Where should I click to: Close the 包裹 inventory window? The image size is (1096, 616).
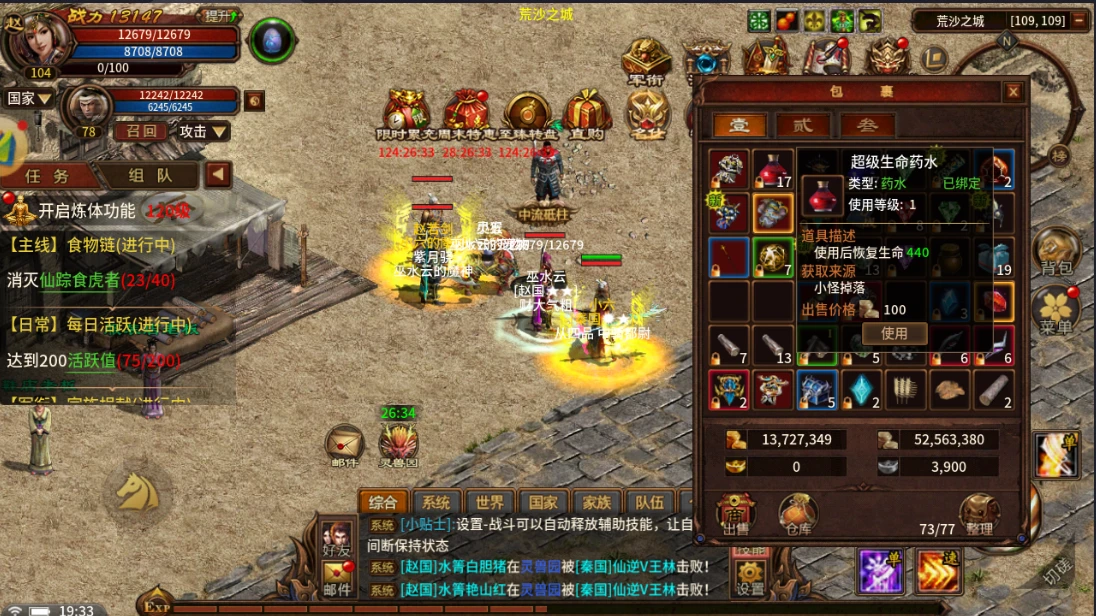point(1013,92)
